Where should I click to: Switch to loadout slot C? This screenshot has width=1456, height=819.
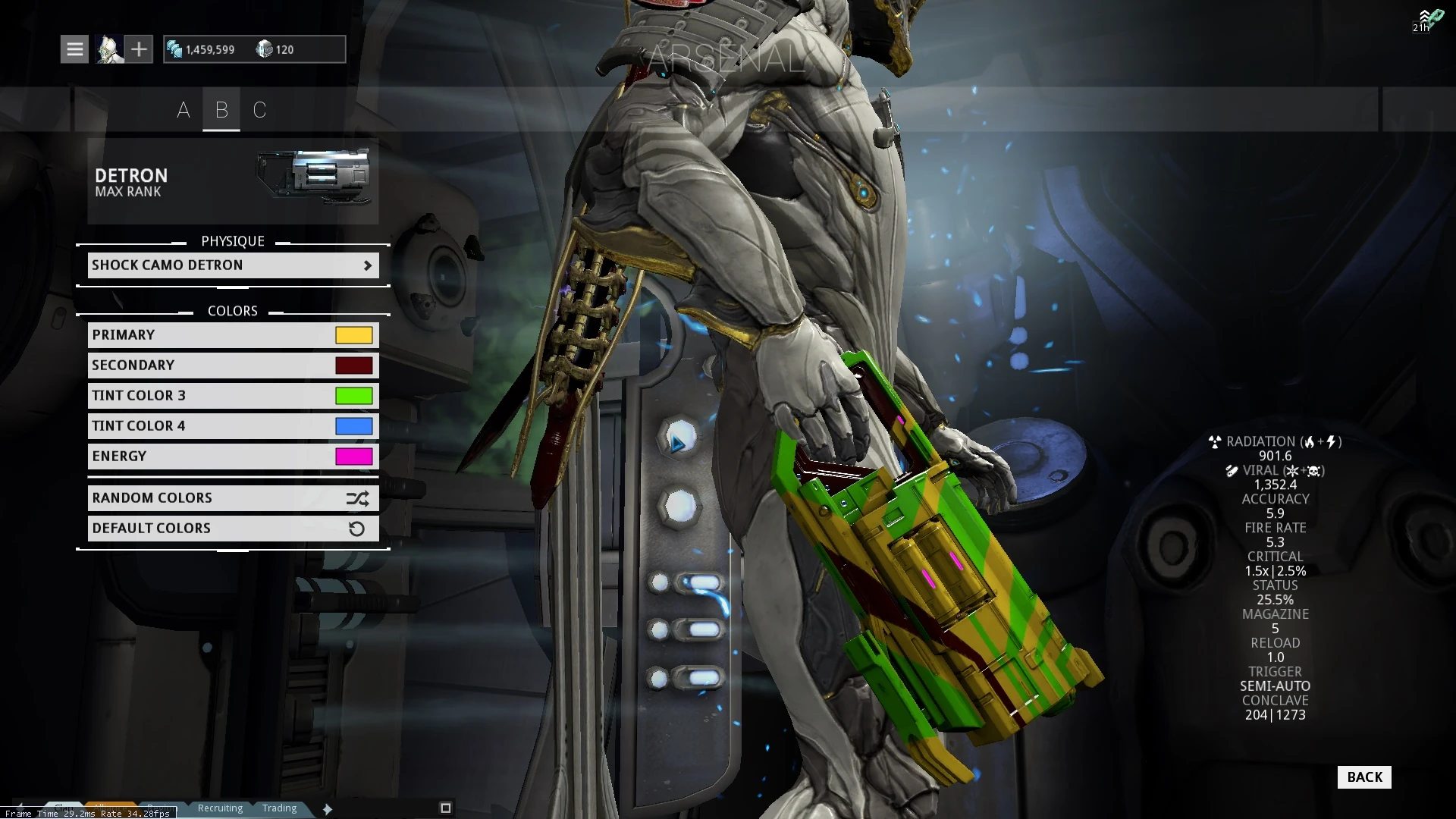(x=259, y=110)
